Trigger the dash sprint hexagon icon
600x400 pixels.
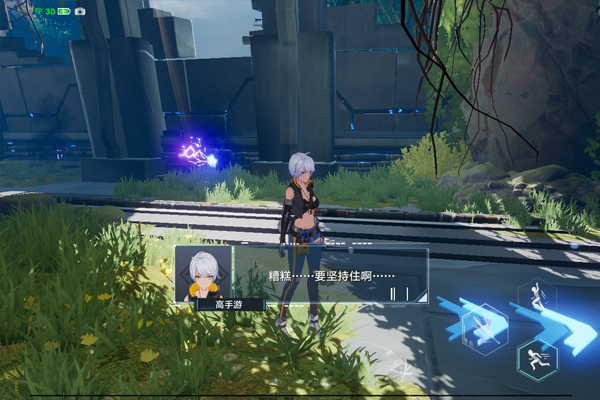click(x=538, y=359)
